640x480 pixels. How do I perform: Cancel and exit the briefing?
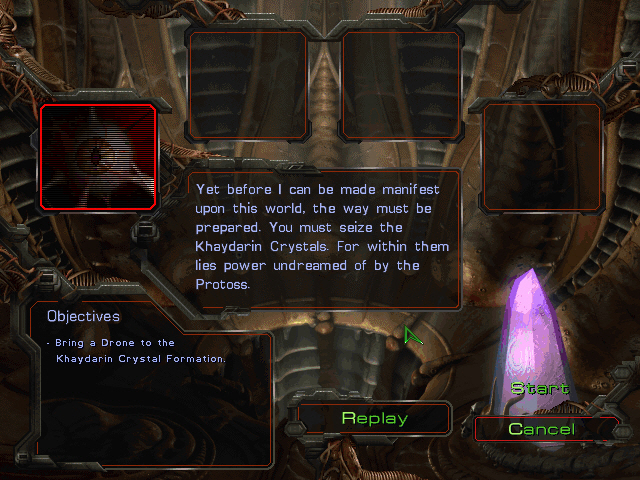pos(541,429)
